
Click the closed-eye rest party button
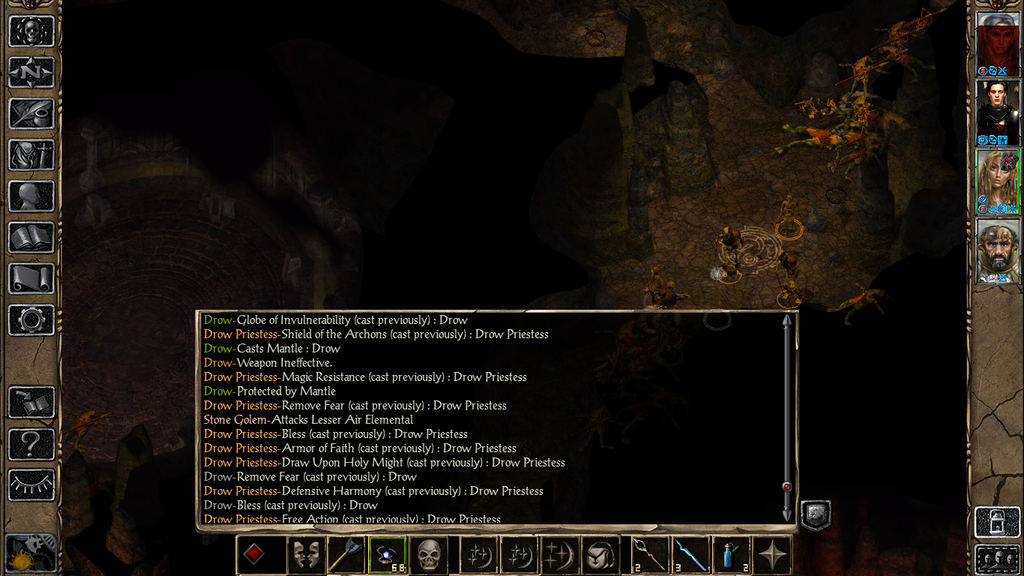31,484
